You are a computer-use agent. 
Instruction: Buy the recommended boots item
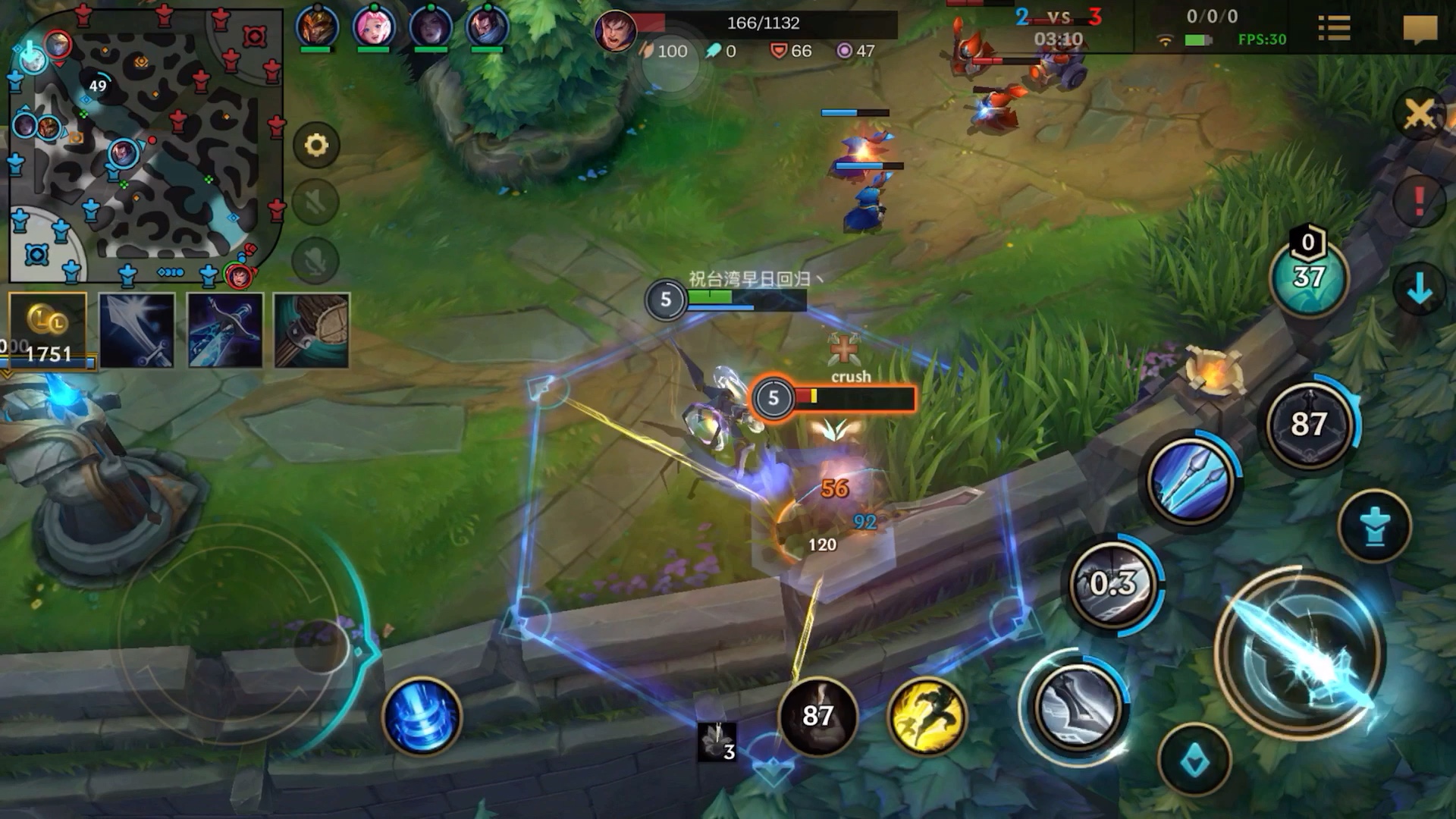point(312,331)
